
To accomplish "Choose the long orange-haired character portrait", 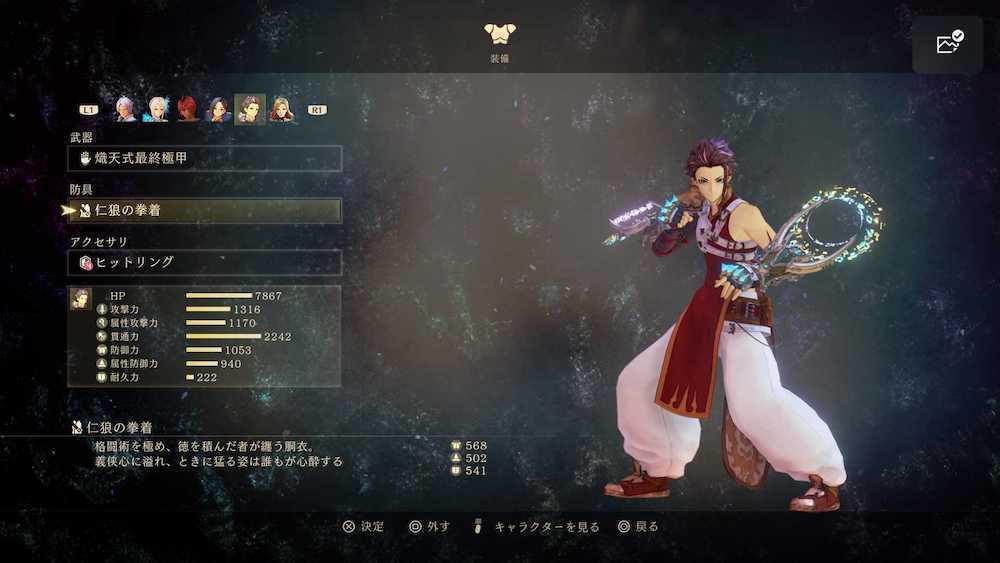I will 282,108.
